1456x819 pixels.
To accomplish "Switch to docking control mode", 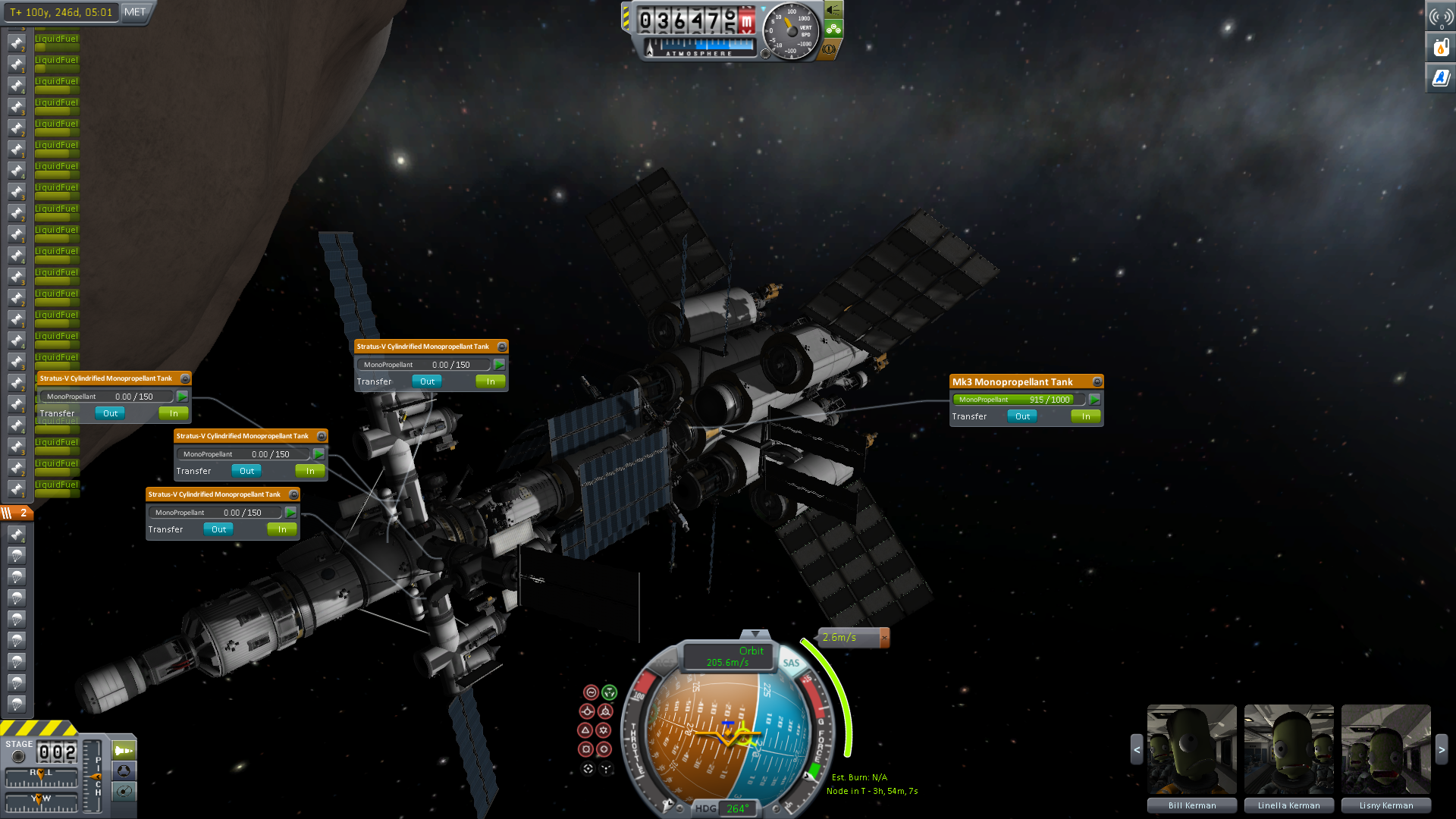I will (x=124, y=771).
